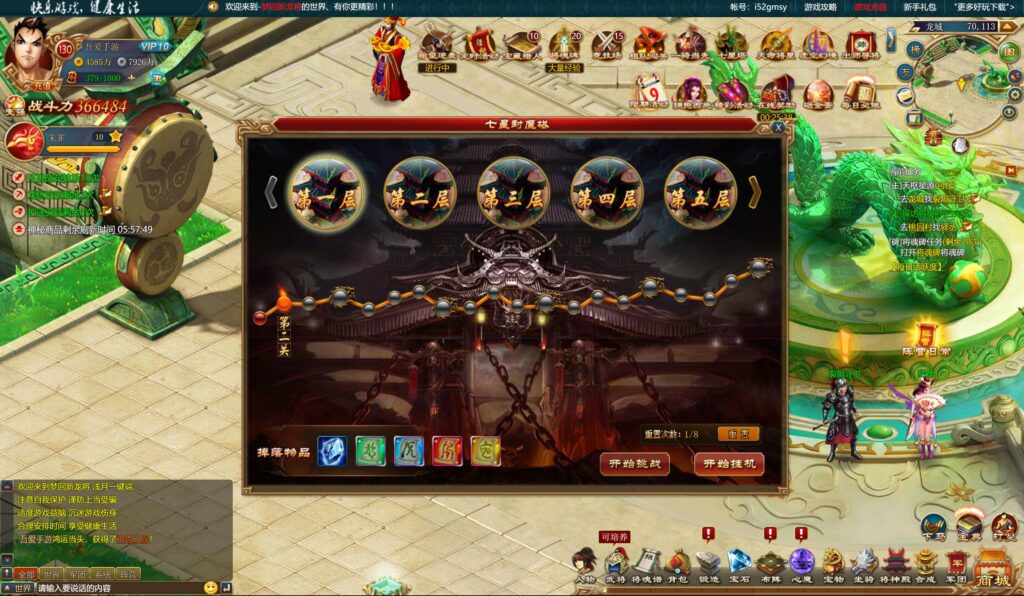This screenshot has height=596, width=1024.
Task: Open the 游戏攻略 guide link
Action: (821, 7)
